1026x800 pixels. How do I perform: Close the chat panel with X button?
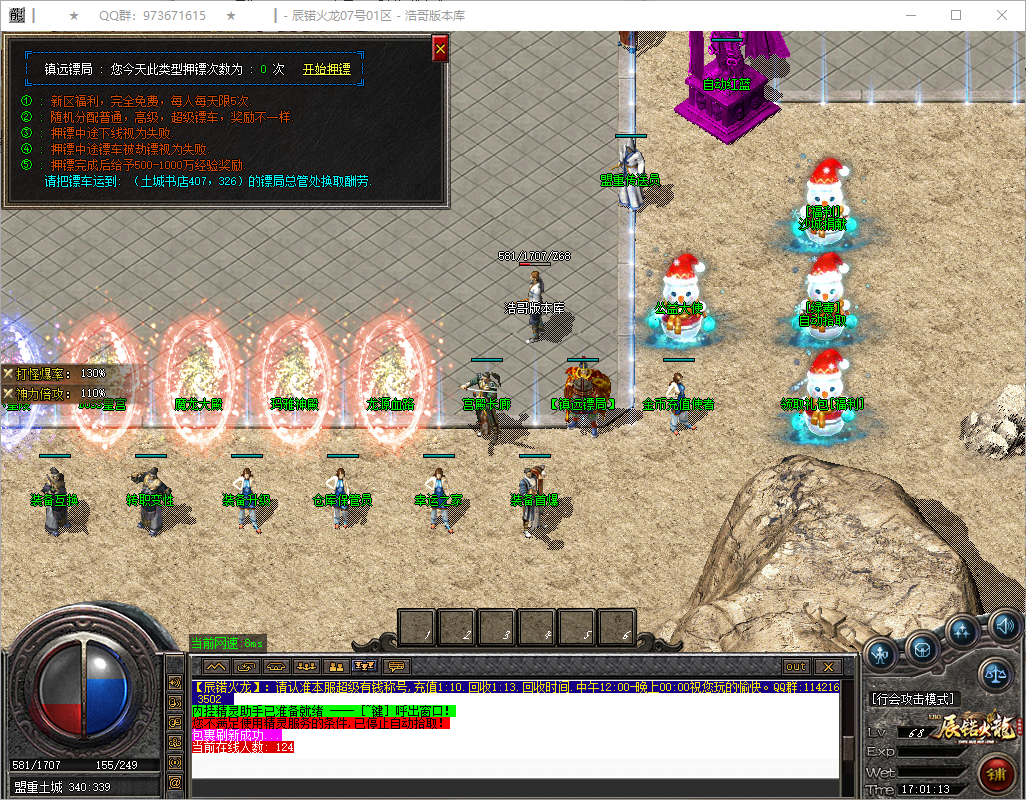click(x=827, y=666)
